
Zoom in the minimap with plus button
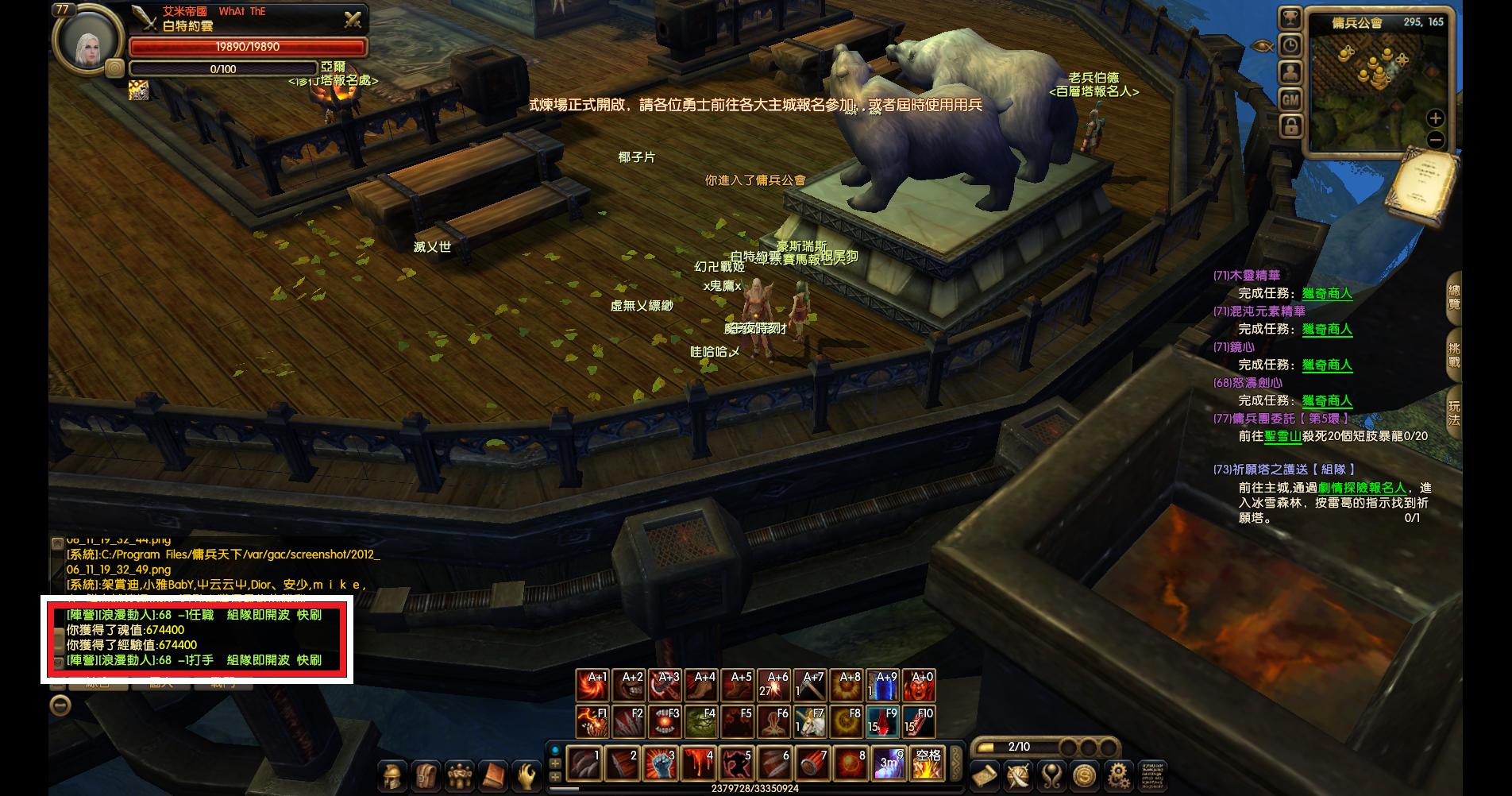point(1435,118)
